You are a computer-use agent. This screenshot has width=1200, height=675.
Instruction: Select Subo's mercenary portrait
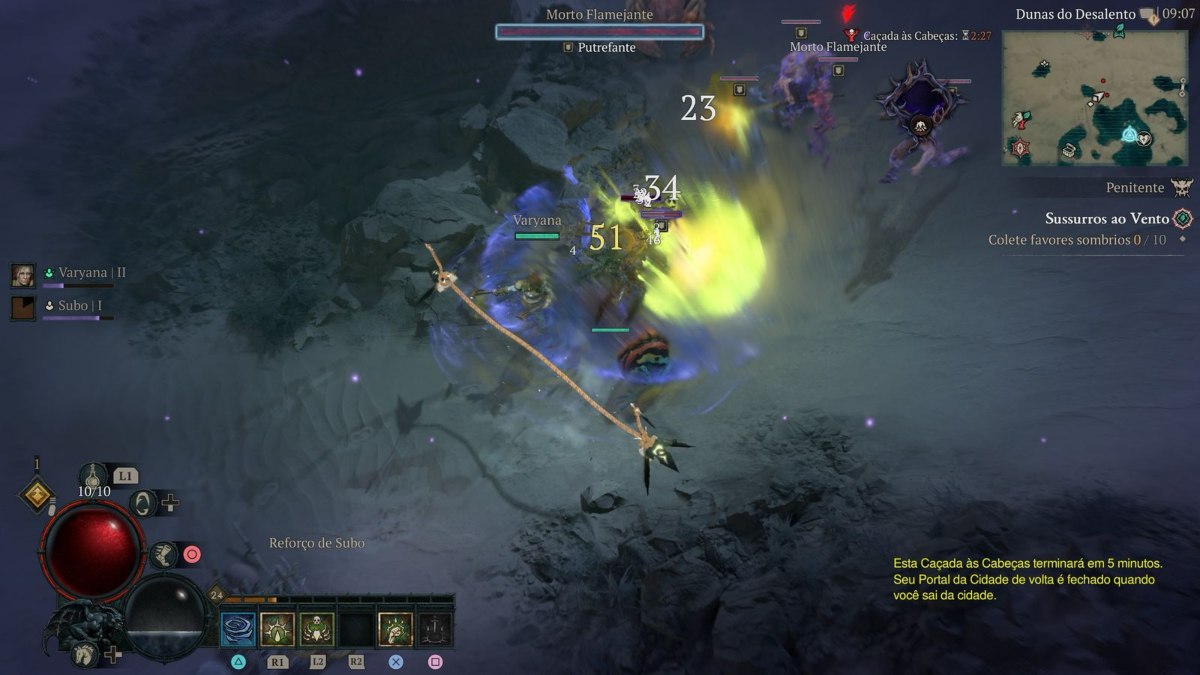click(23, 307)
